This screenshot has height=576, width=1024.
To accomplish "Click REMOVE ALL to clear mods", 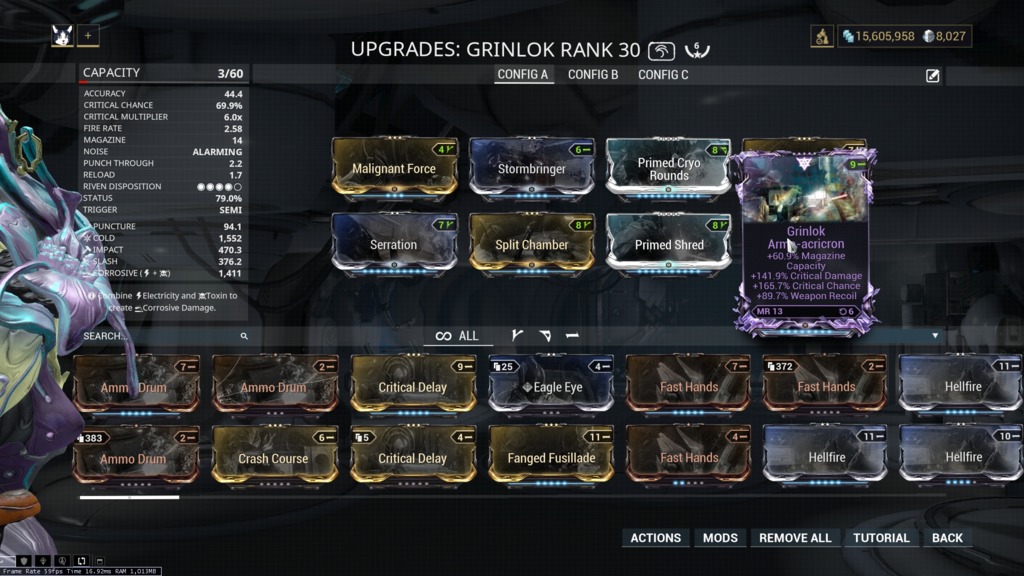I will point(795,538).
